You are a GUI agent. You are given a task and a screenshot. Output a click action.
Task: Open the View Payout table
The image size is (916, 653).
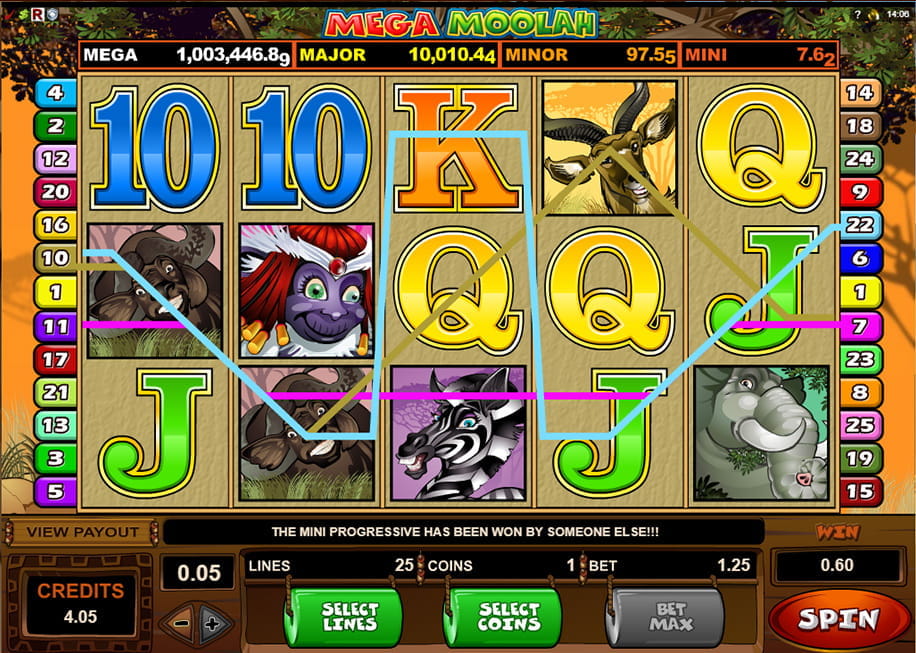[81, 531]
